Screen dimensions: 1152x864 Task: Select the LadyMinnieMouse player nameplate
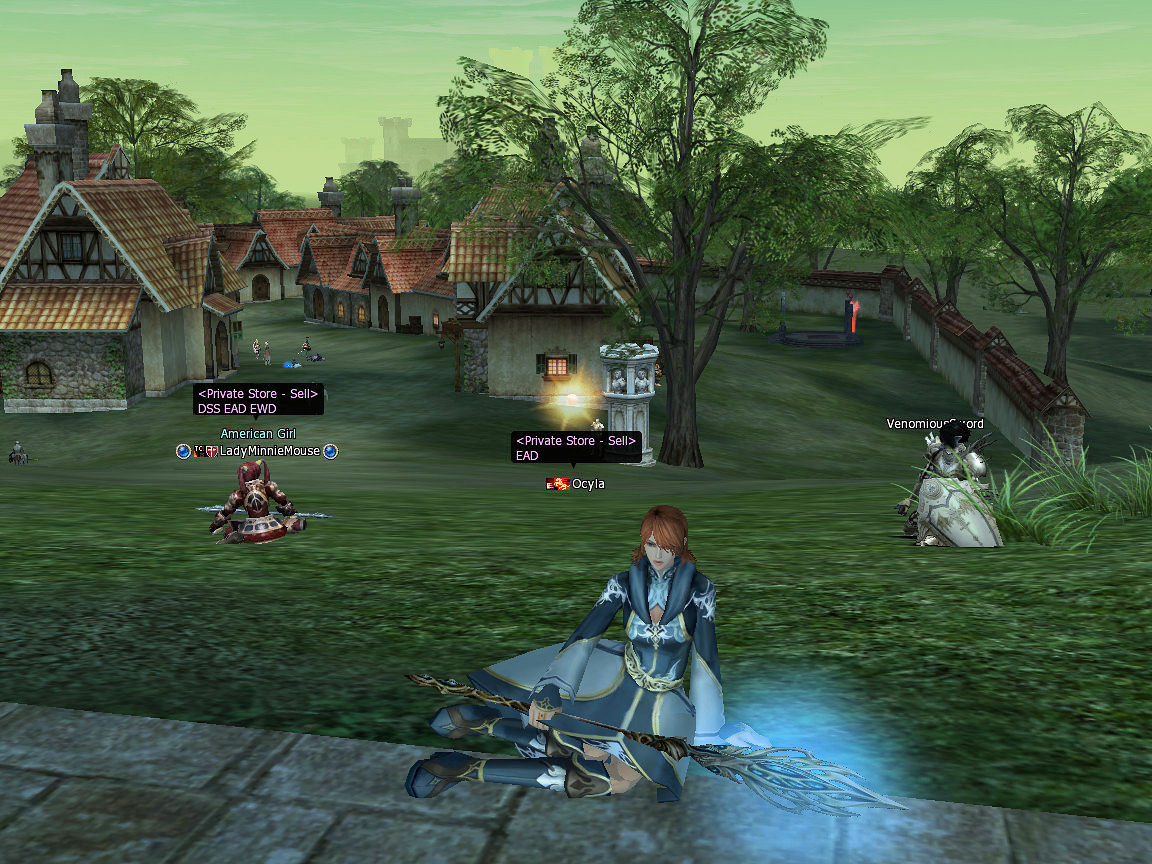click(269, 451)
